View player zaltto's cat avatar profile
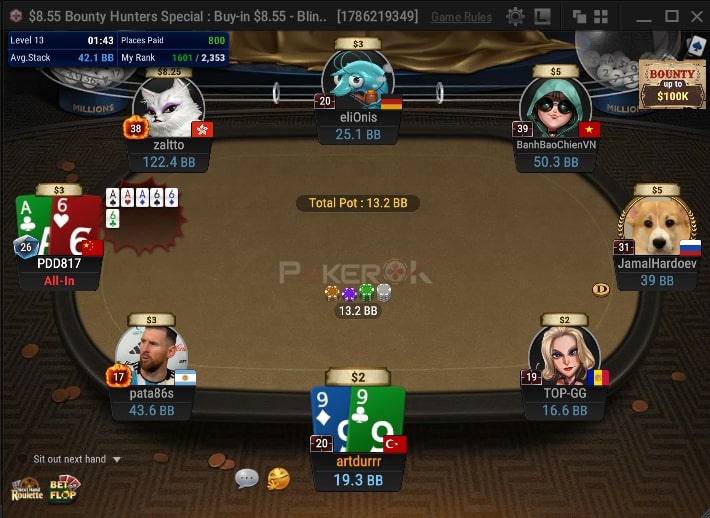710x518 pixels. pos(167,106)
